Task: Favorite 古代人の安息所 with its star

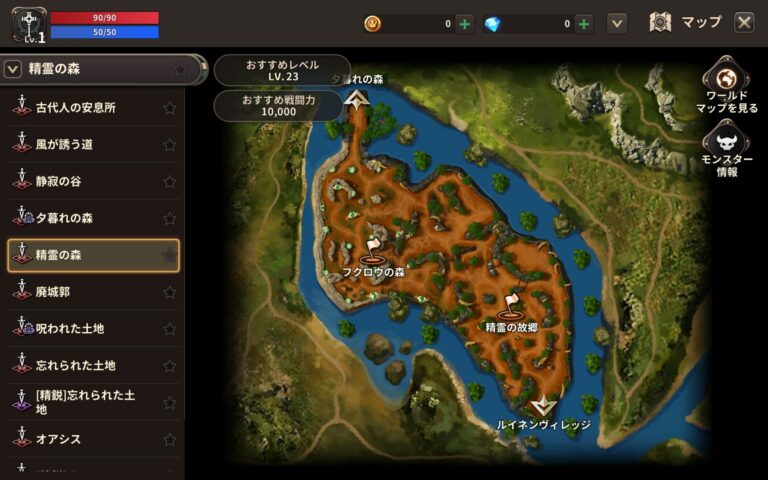Action: click(169, 108)
